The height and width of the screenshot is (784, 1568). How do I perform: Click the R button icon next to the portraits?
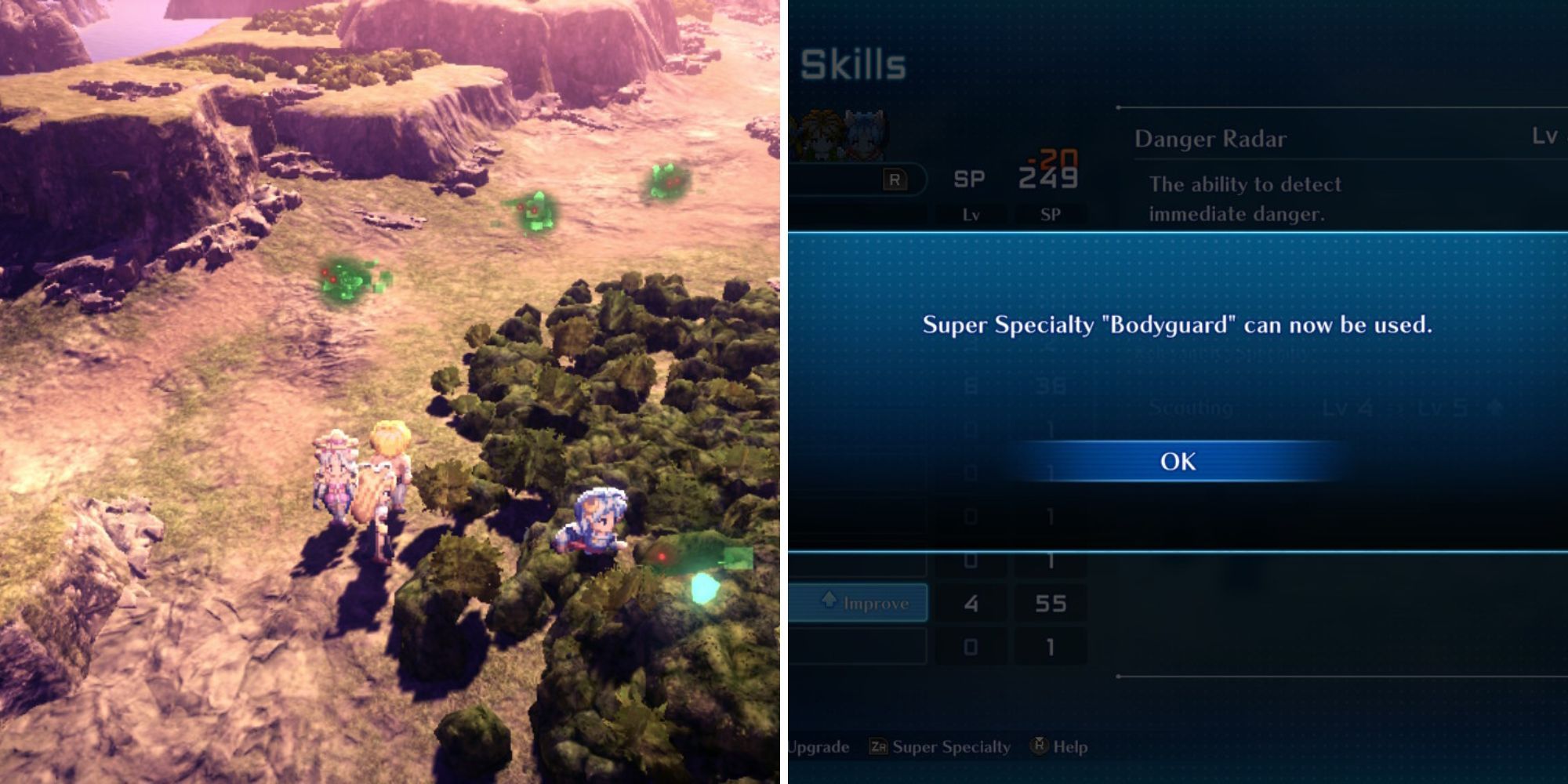tap(895, 180)
